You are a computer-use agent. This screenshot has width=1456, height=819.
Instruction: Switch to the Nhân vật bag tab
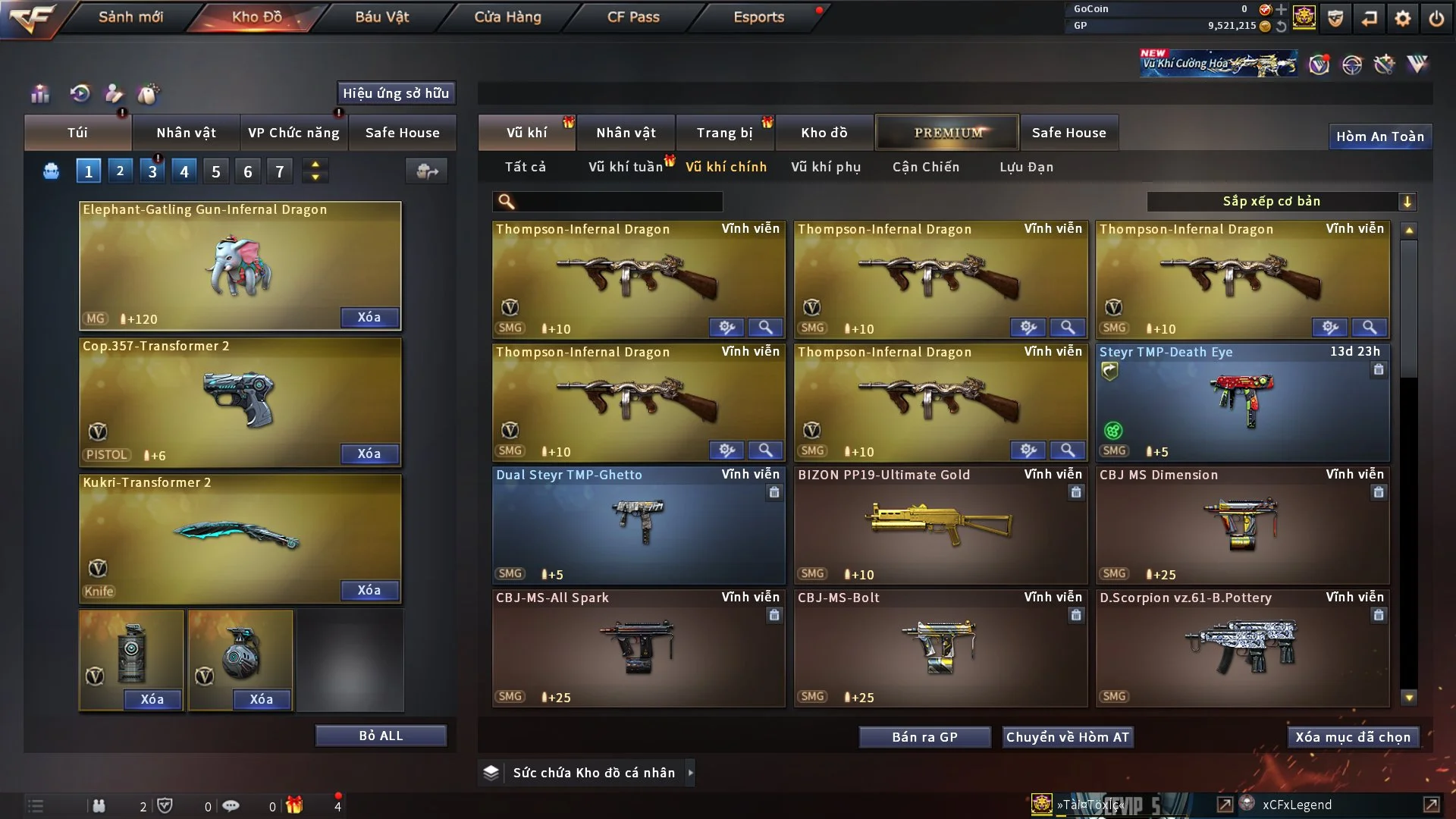click(186, 133)
